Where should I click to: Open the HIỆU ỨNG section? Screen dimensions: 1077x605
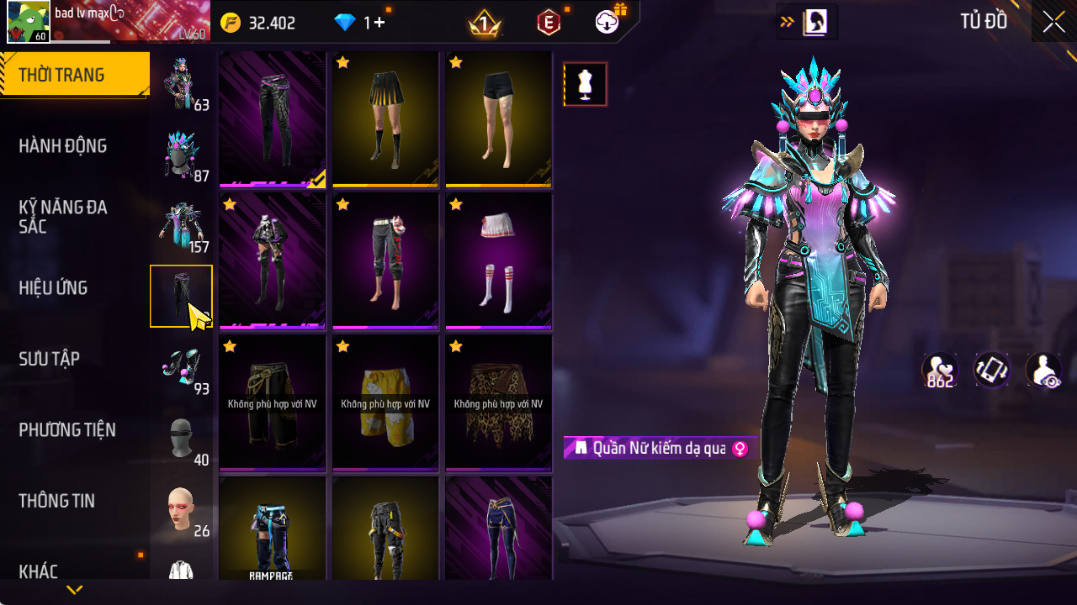point(53,288)
